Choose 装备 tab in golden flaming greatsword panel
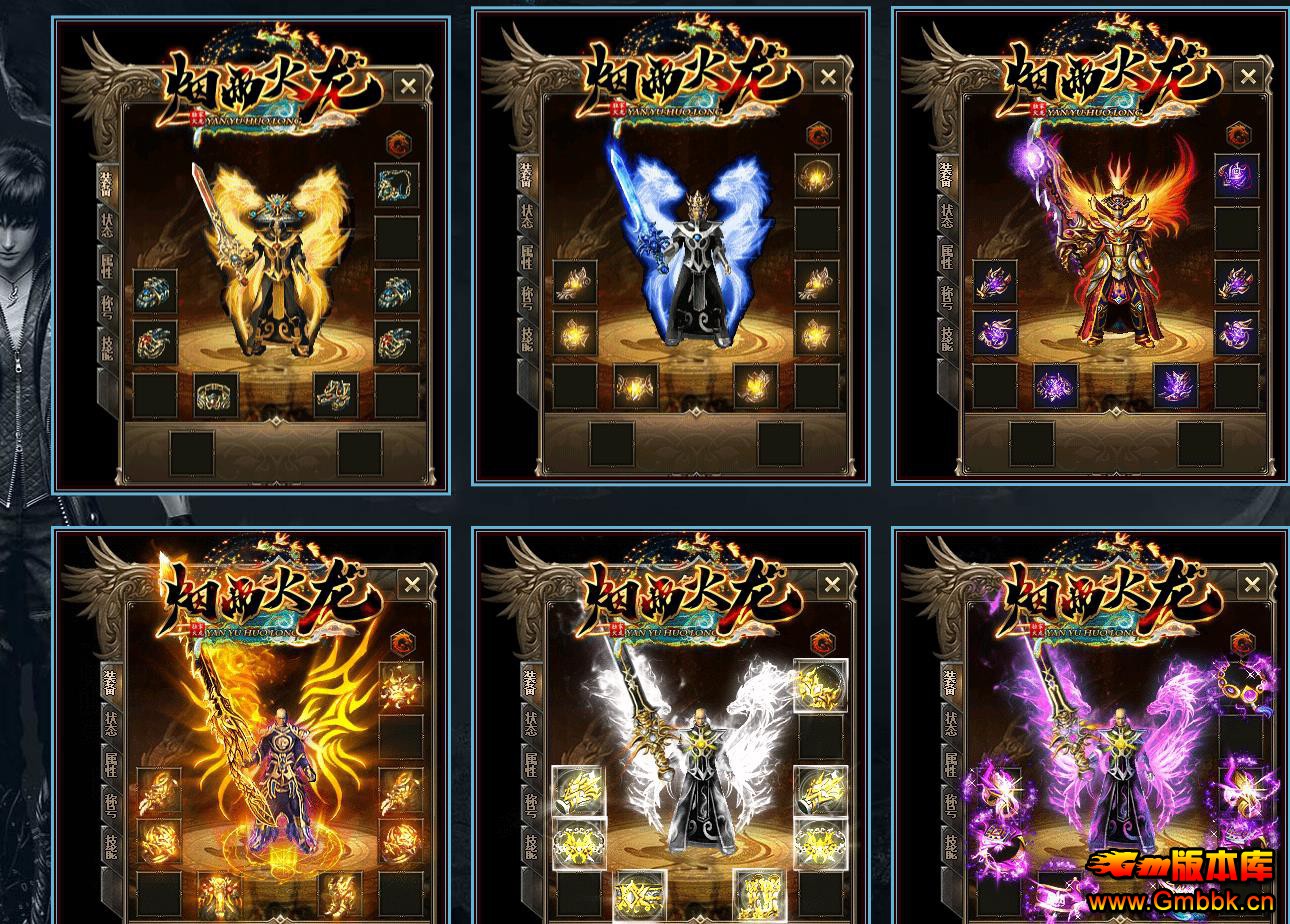1290x924 pixels. [109, 681]
